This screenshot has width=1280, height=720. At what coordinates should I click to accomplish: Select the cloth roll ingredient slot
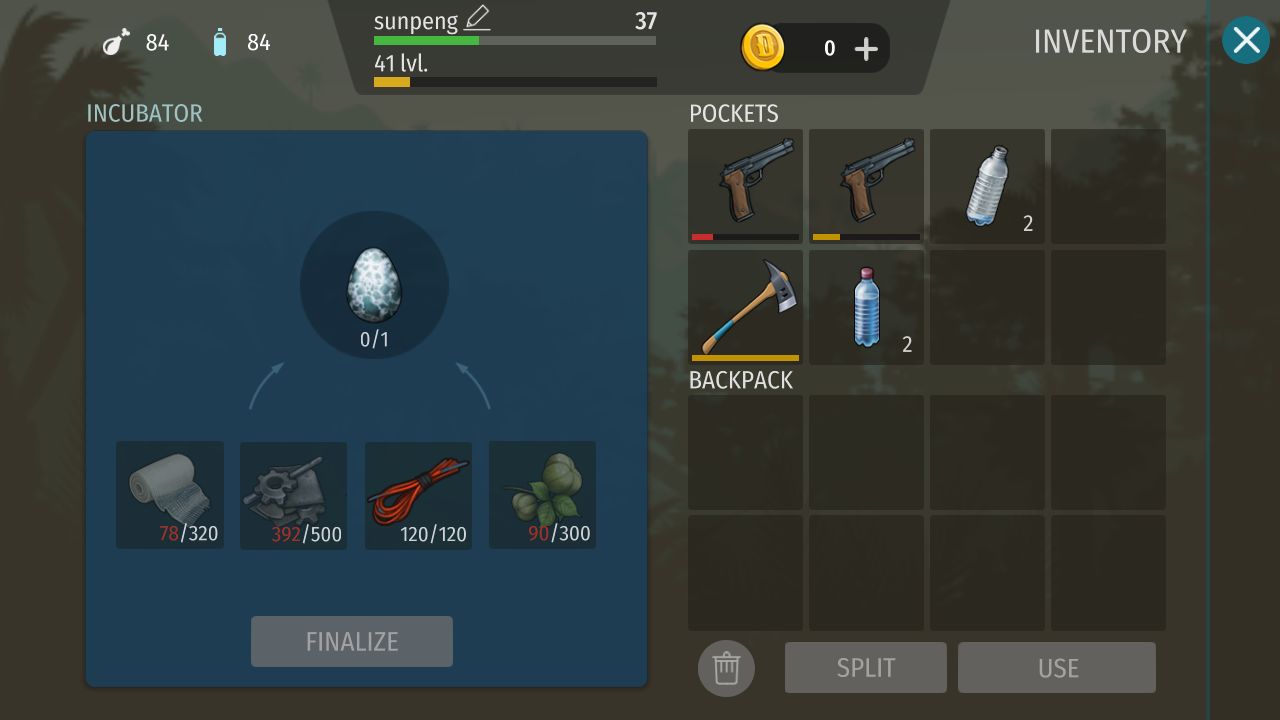click(x=170, y=495)
